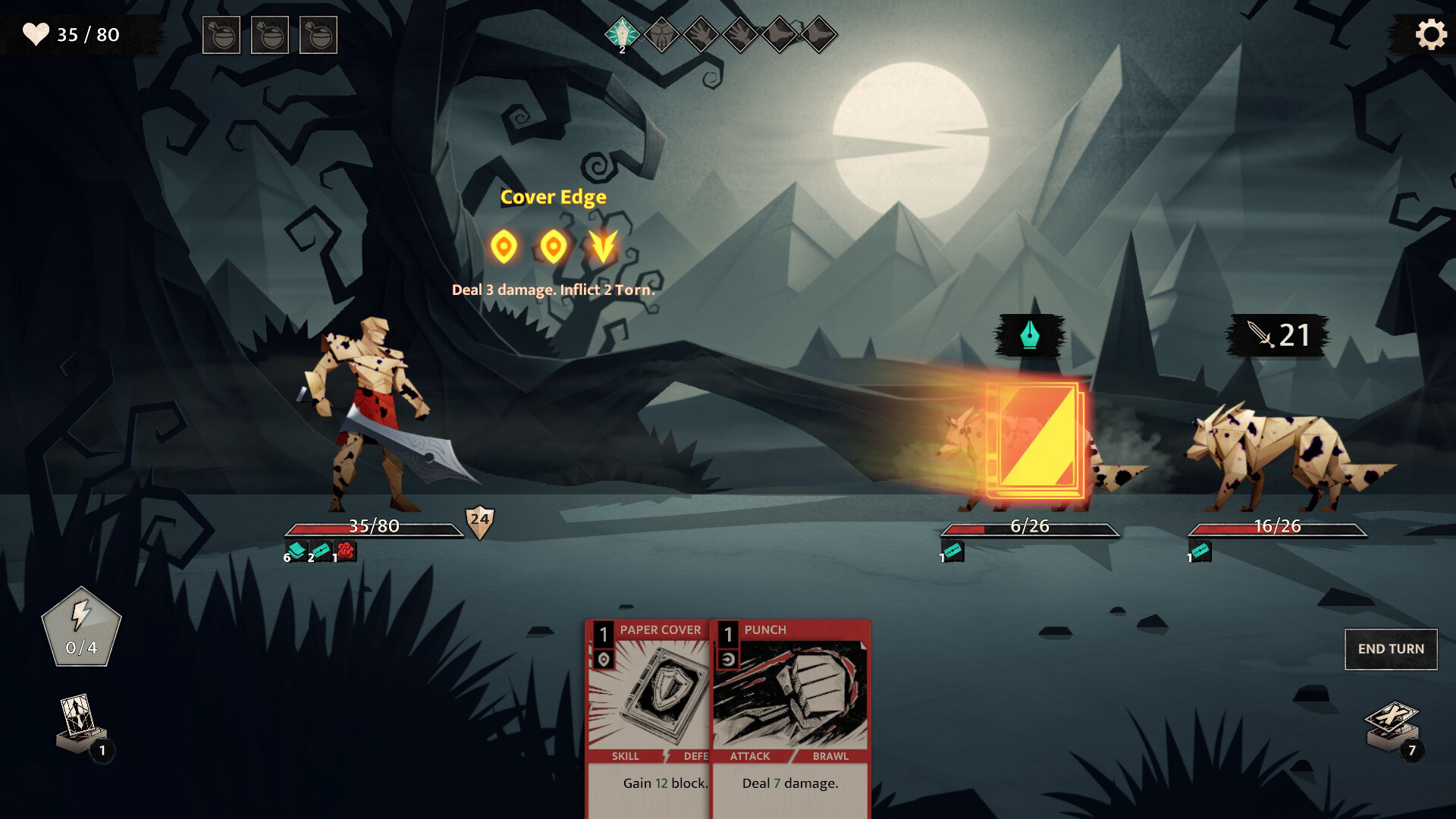The height and width of the screenshot is (819, 1456).
Task: Select the middle potion flask slot
Action: pos(271,36)
